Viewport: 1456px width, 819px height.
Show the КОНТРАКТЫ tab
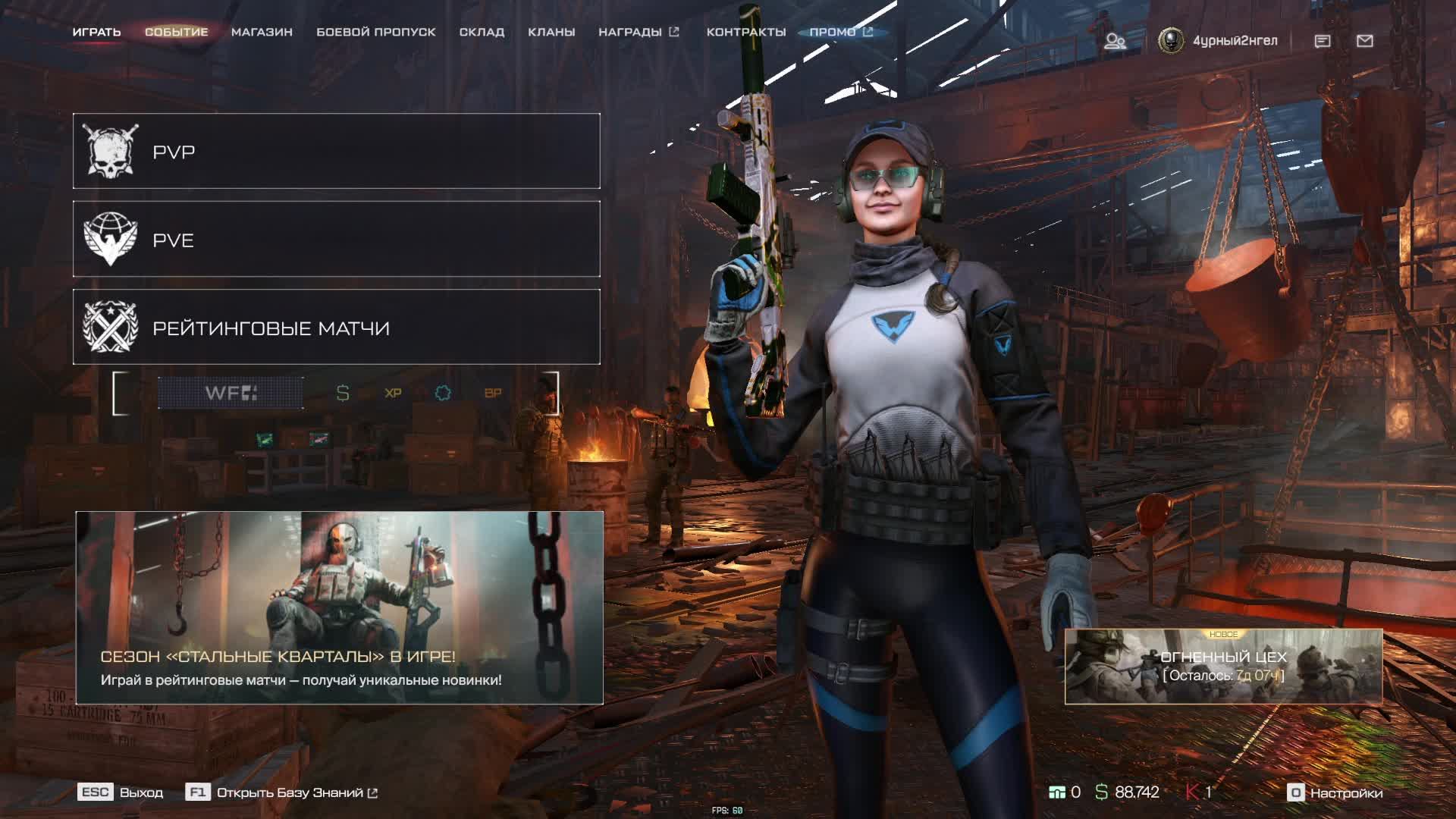pyautogui.click(x=745, y=32)
